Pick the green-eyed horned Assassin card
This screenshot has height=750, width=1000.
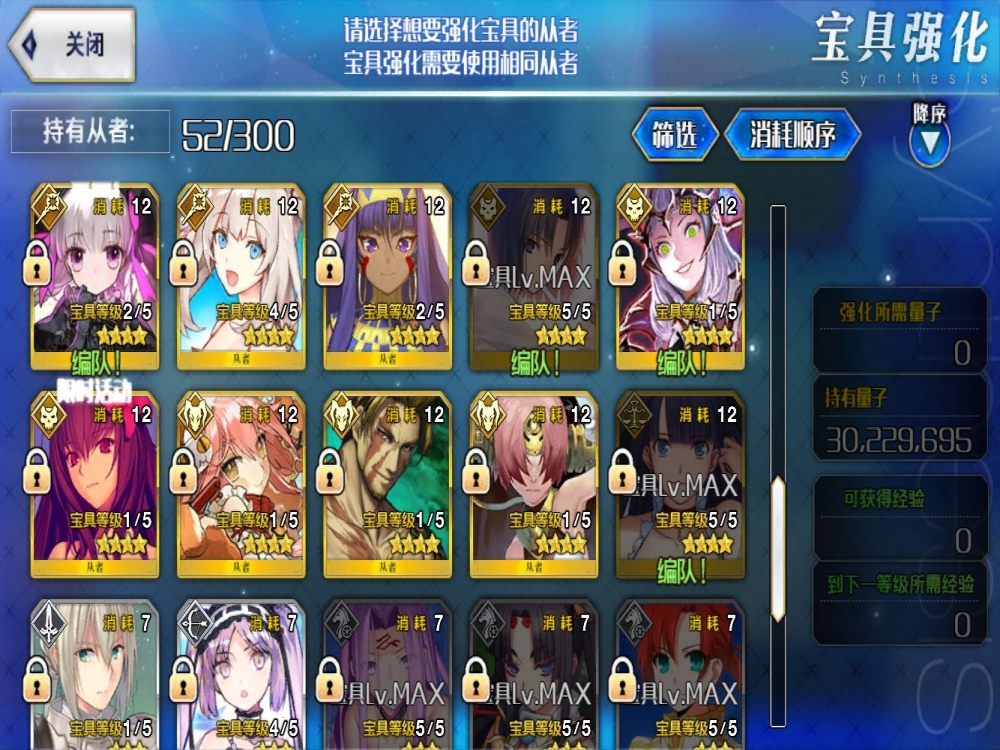(680, 275)
